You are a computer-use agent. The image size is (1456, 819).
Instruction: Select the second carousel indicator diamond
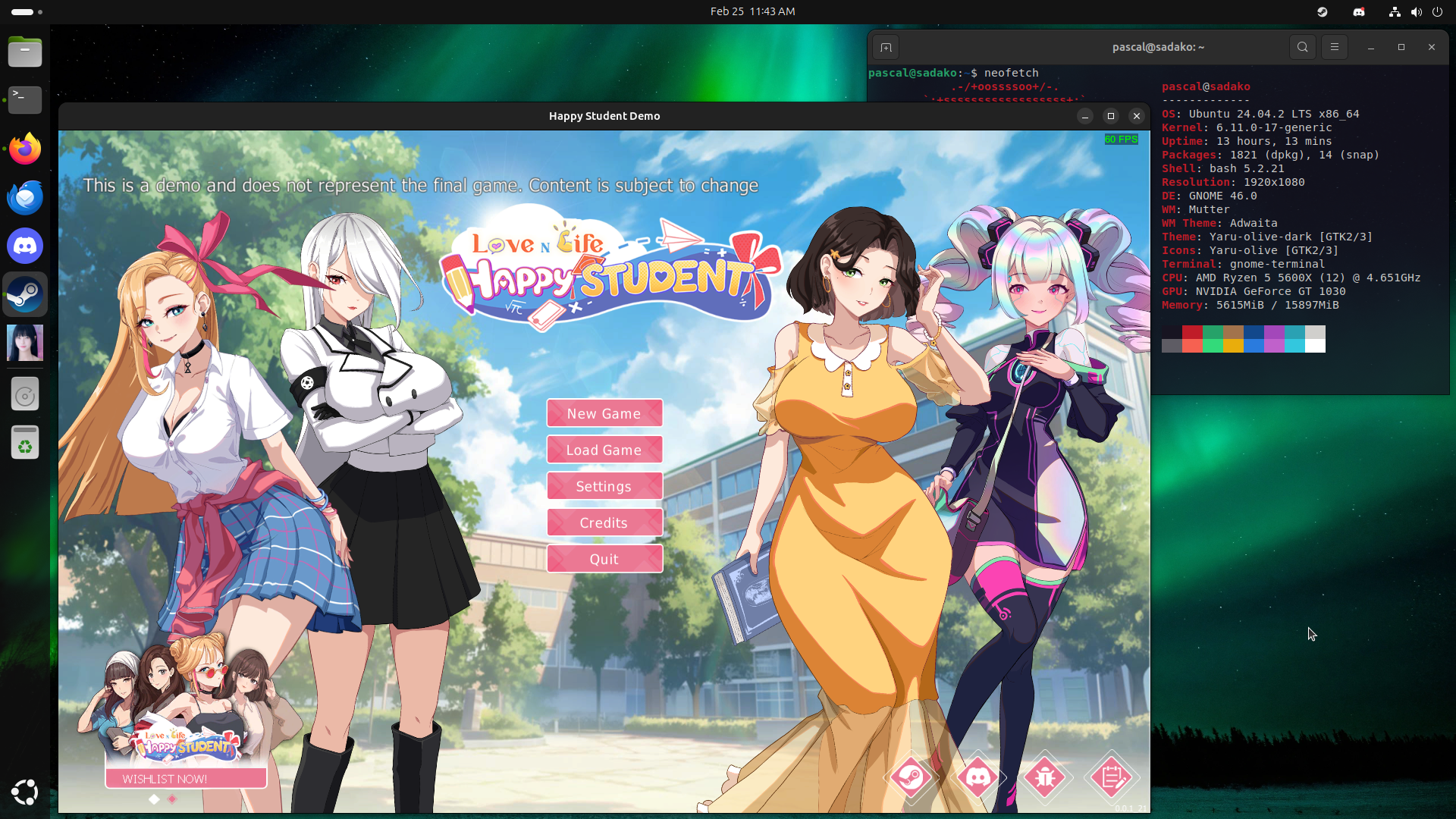[172, 799]
